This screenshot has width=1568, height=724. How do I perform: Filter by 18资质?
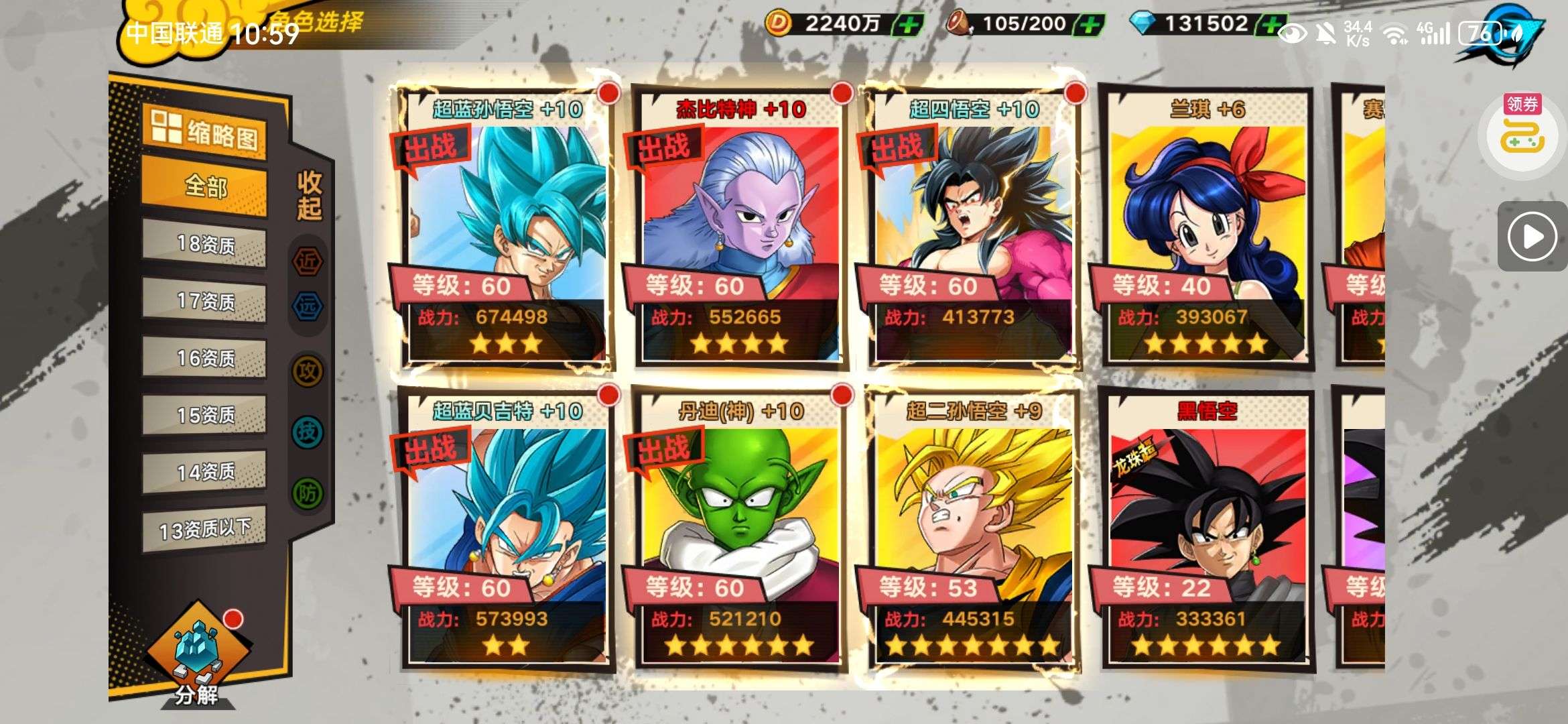click(204, 244)
